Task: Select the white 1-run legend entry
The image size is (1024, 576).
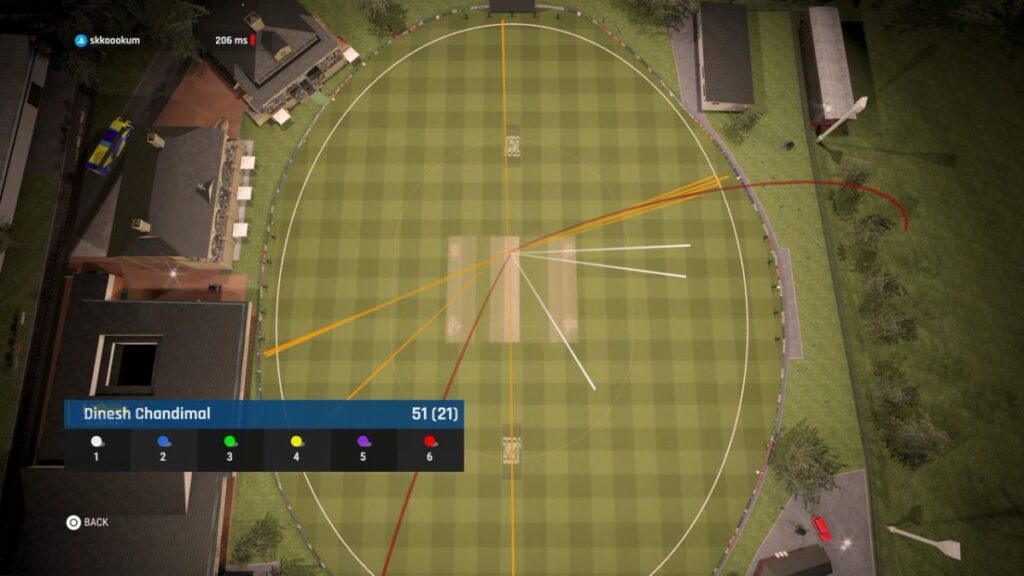Action: [x=97, y=448]
